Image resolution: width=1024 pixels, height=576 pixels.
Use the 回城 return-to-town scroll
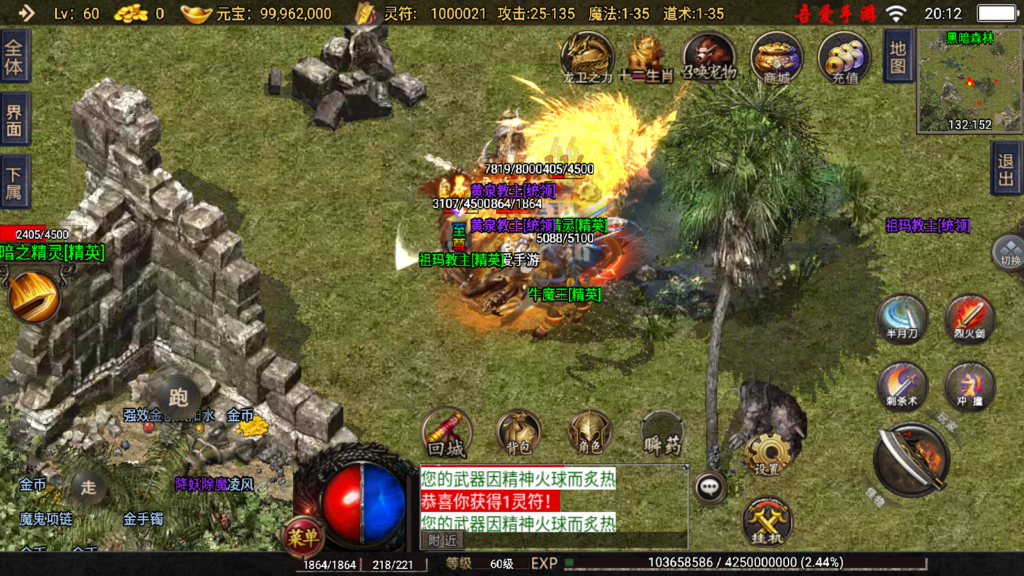point(447,432)
